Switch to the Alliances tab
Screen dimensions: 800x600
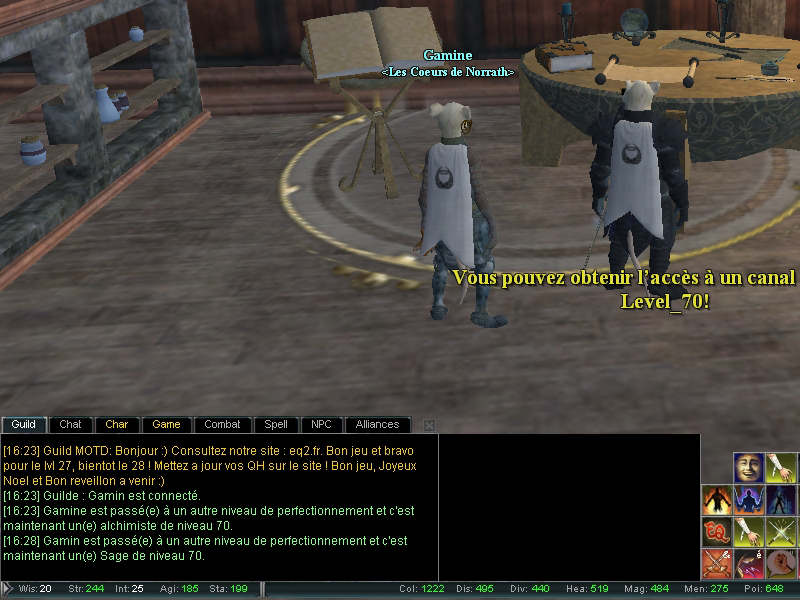click(x=377, y=425)
